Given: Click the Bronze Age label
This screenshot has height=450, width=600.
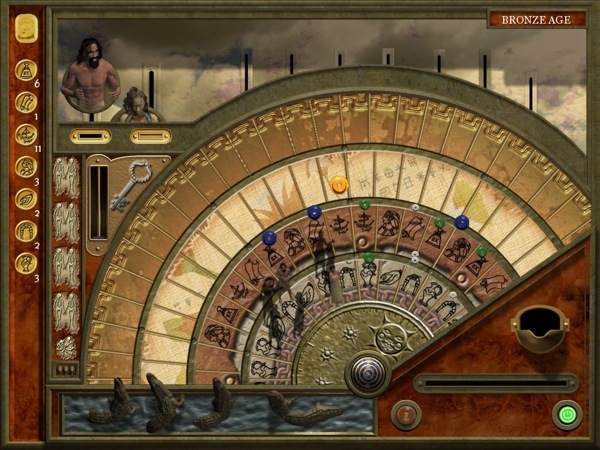Looking at the screenshot, I should pos(535,19).
